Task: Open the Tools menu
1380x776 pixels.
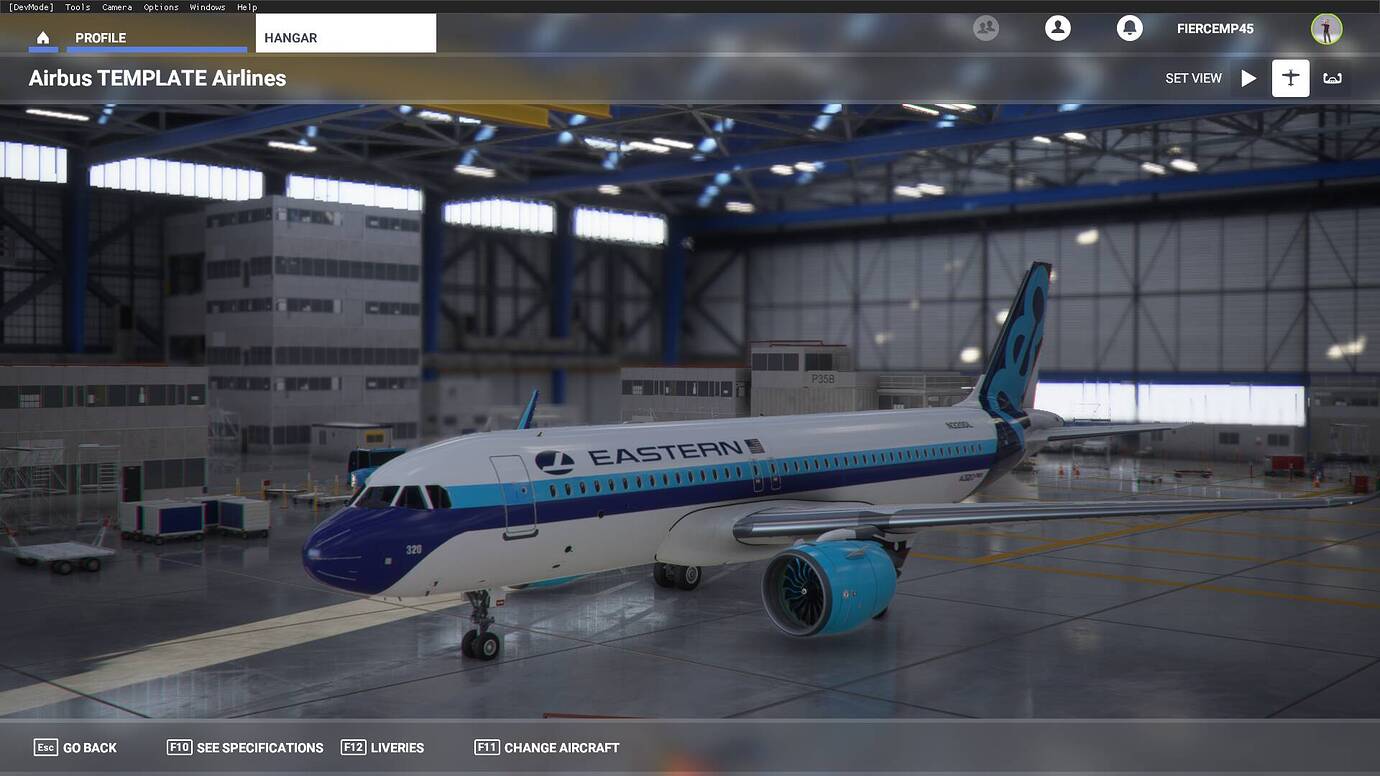Action: [77, 6]
